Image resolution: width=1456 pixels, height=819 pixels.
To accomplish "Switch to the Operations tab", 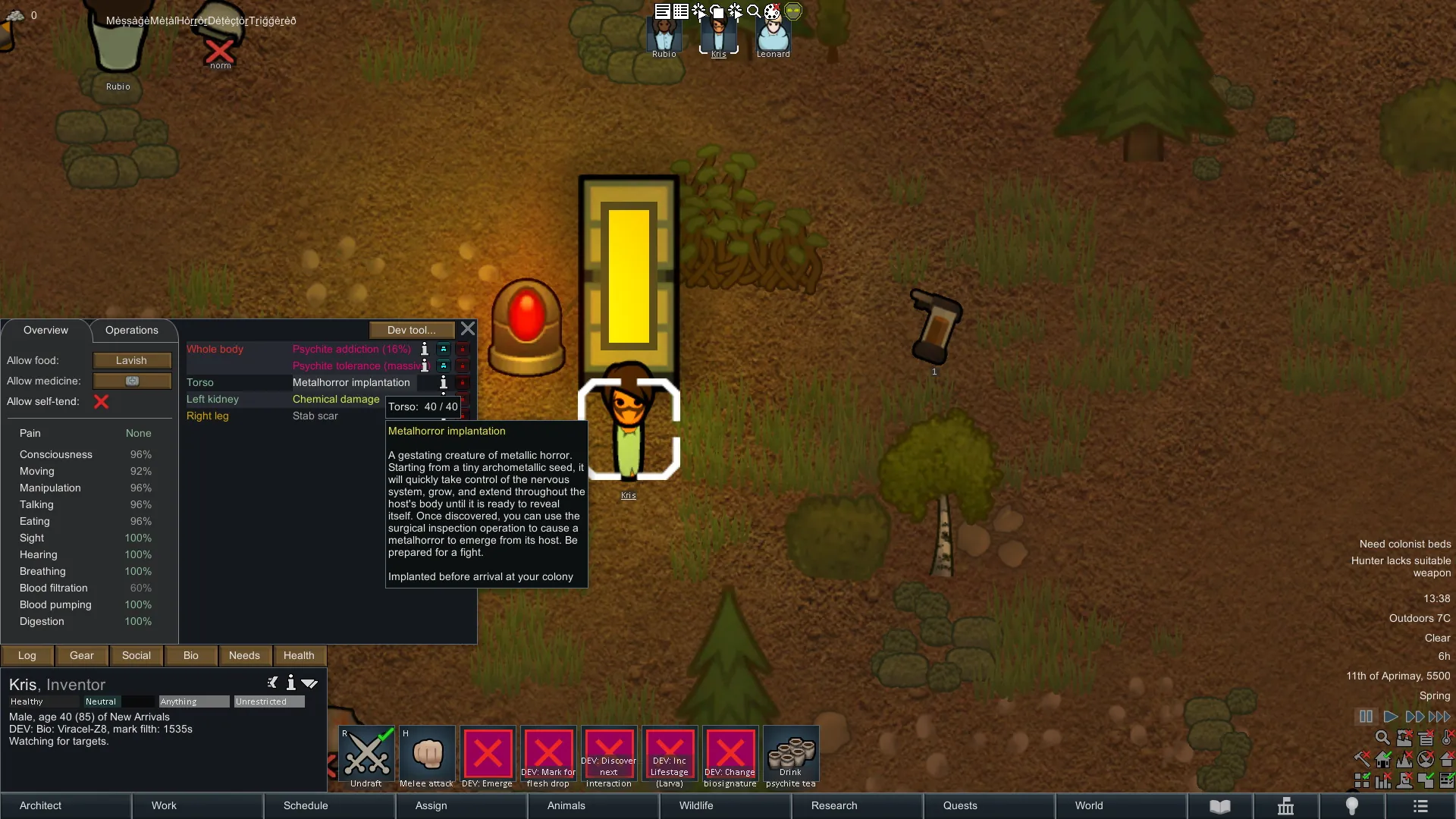I will pyautogui.click(x=132, y=331).
